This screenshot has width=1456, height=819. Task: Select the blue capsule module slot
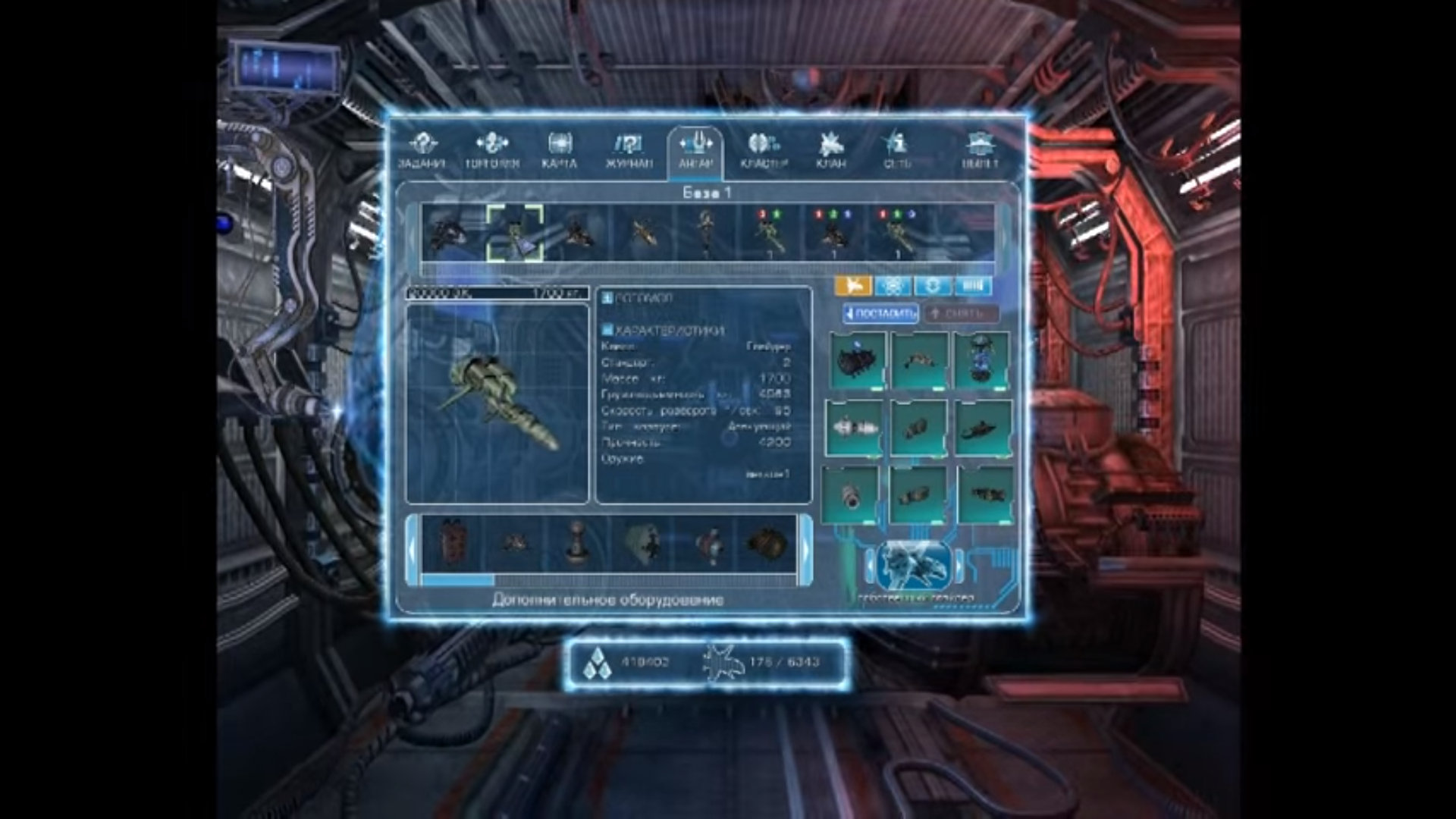click(982, 360)
